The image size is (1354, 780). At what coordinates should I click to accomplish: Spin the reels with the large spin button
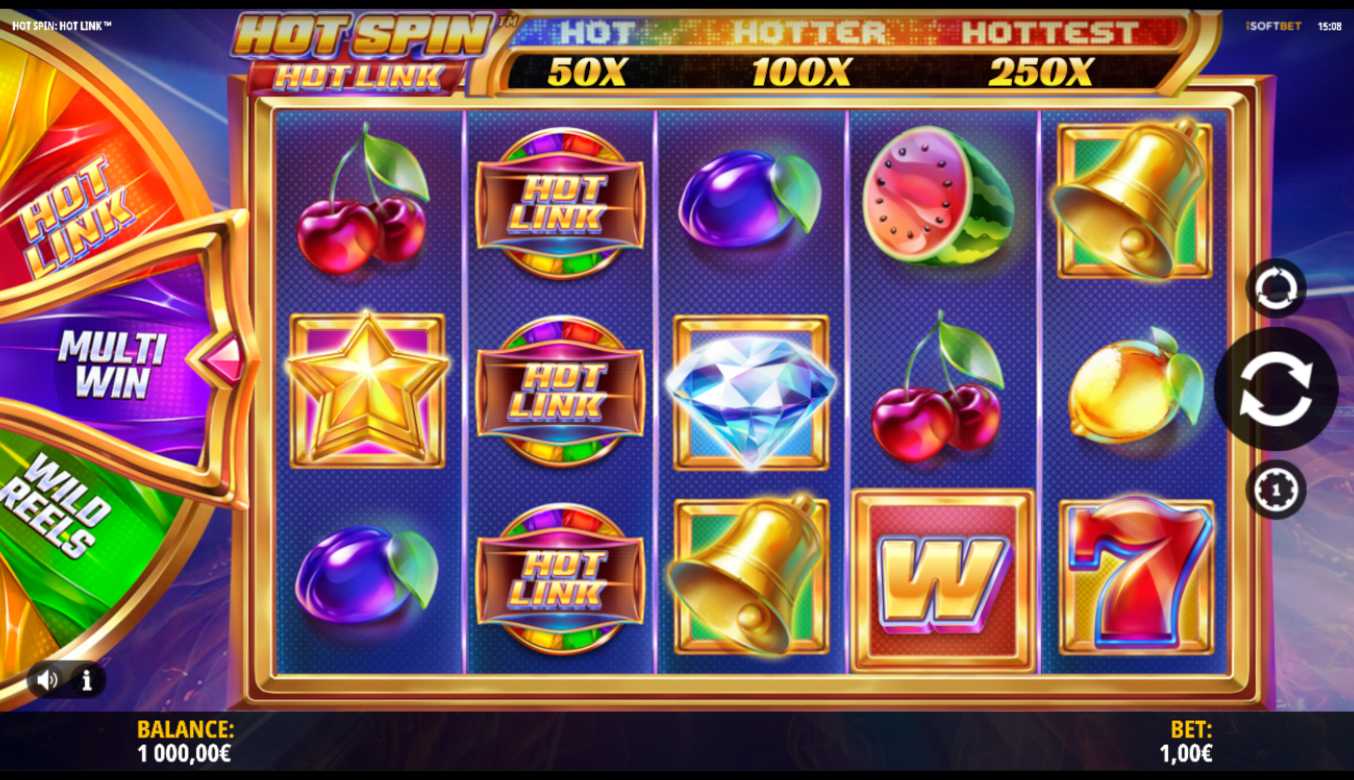[1275, 389]
